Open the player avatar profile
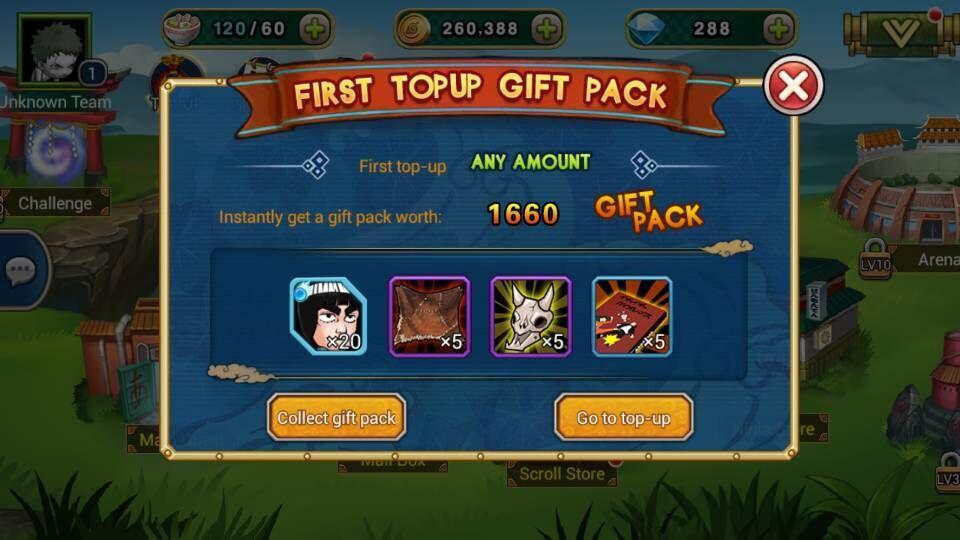The image size is (960, 540). [54, 49]
